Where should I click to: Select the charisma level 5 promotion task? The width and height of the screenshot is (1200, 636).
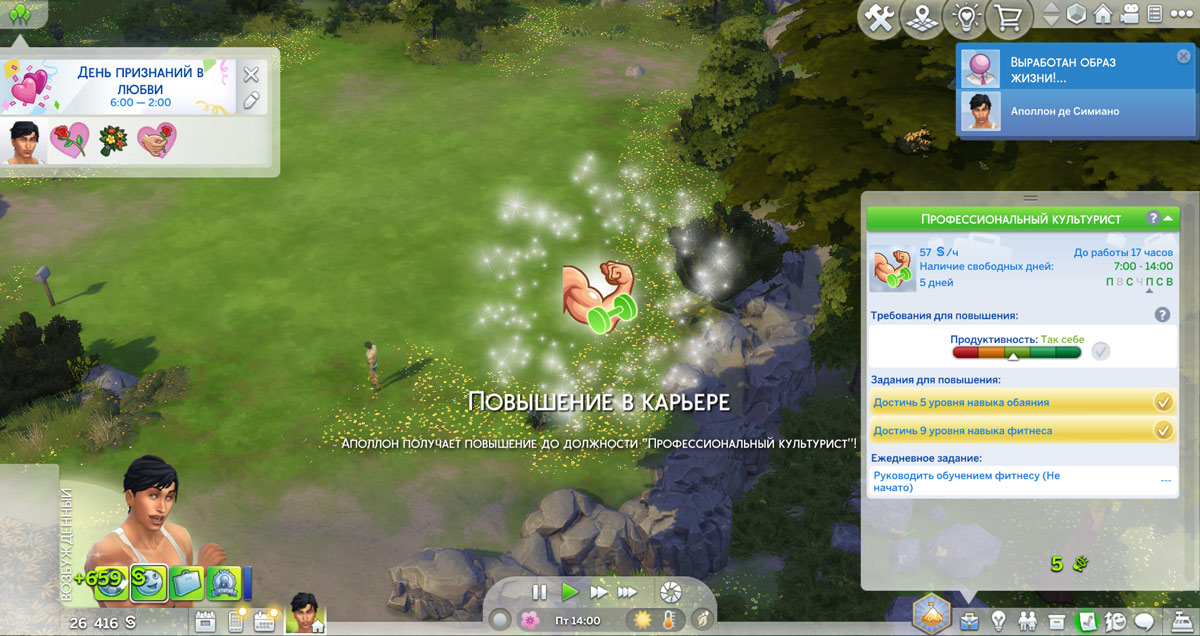[1008, 402]
